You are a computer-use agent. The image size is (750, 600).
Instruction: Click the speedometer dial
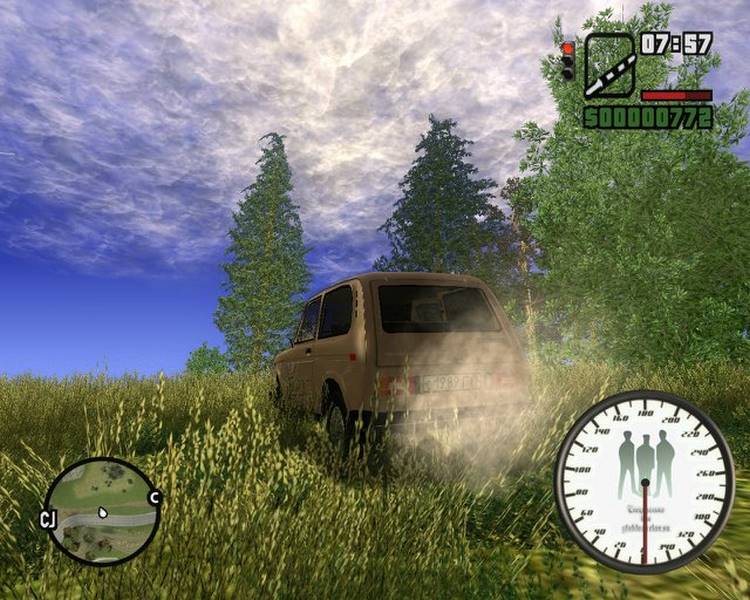644,481
